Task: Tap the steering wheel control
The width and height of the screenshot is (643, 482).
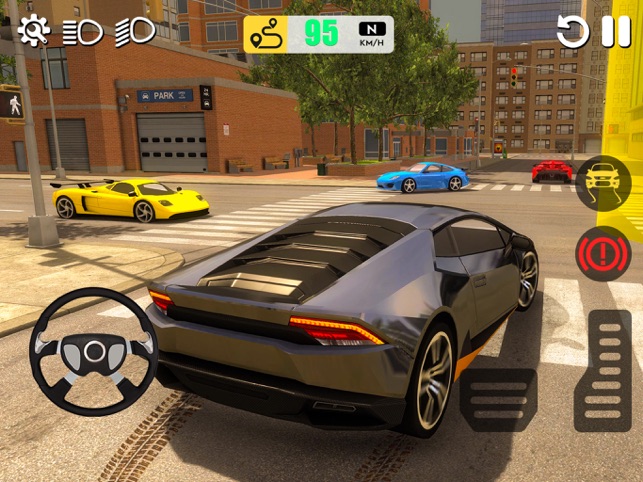Action: point(94,352)
